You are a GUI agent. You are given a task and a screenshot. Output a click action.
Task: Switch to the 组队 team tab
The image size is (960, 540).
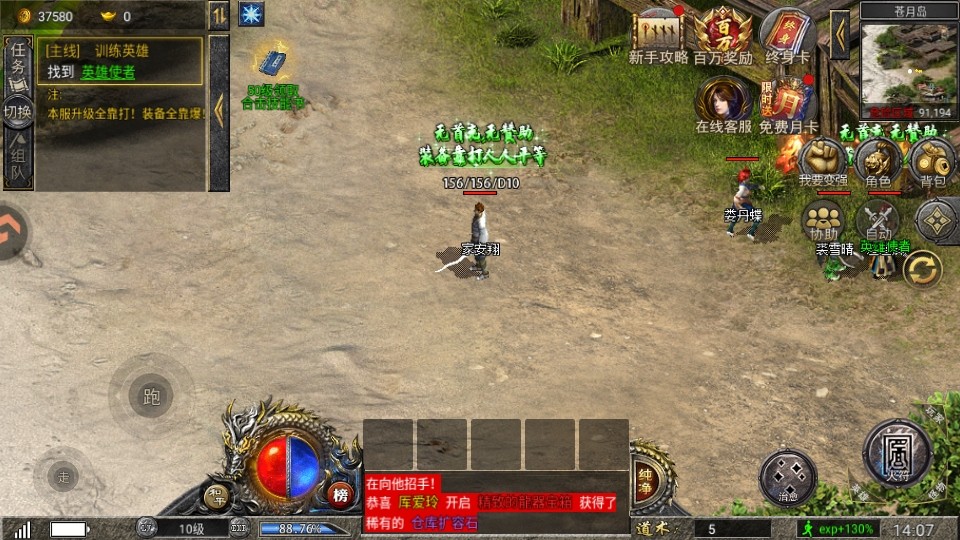pyautogui.click(x=18, y=163)
